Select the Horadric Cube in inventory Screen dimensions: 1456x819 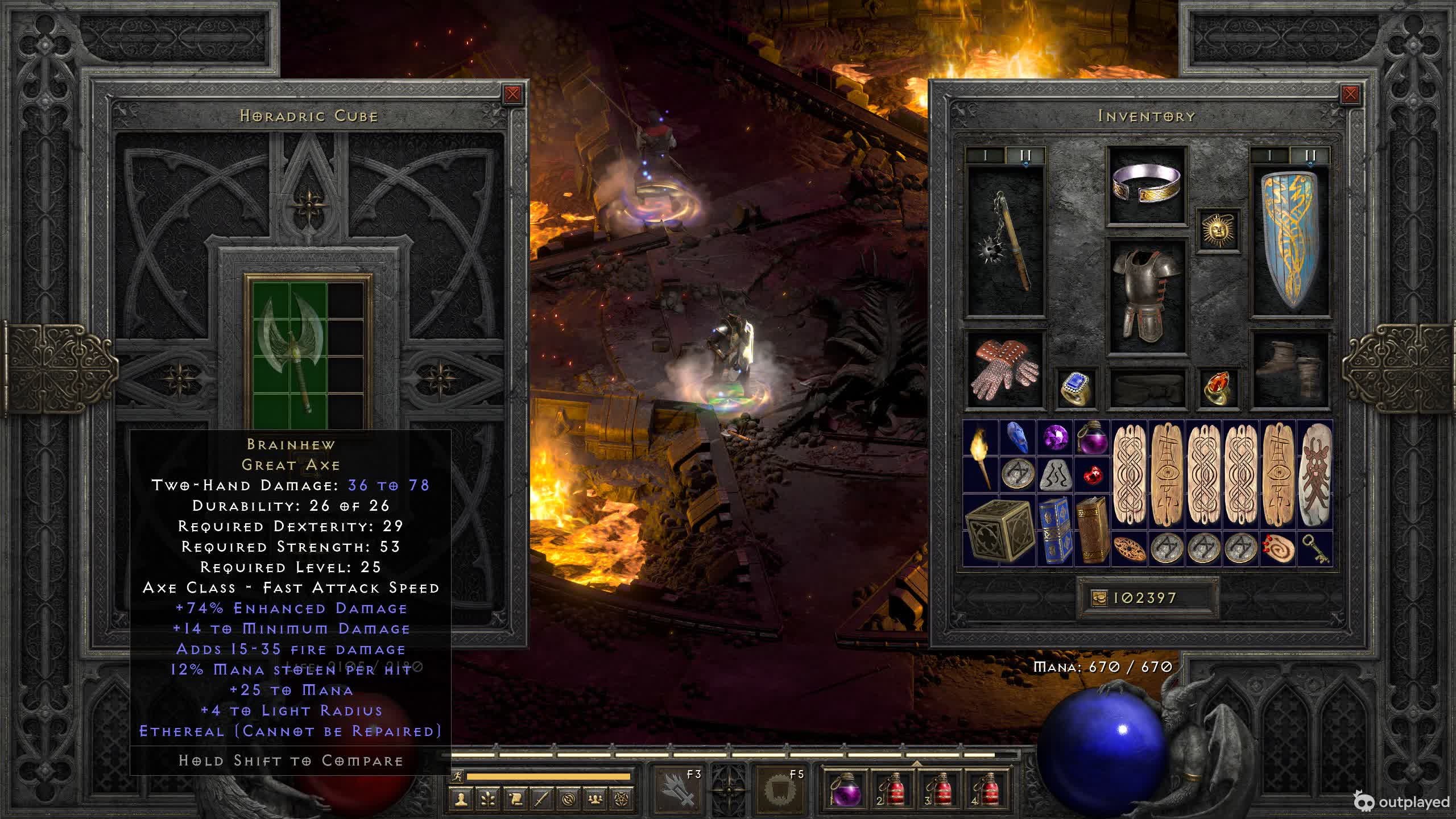[x=999, y=530]
